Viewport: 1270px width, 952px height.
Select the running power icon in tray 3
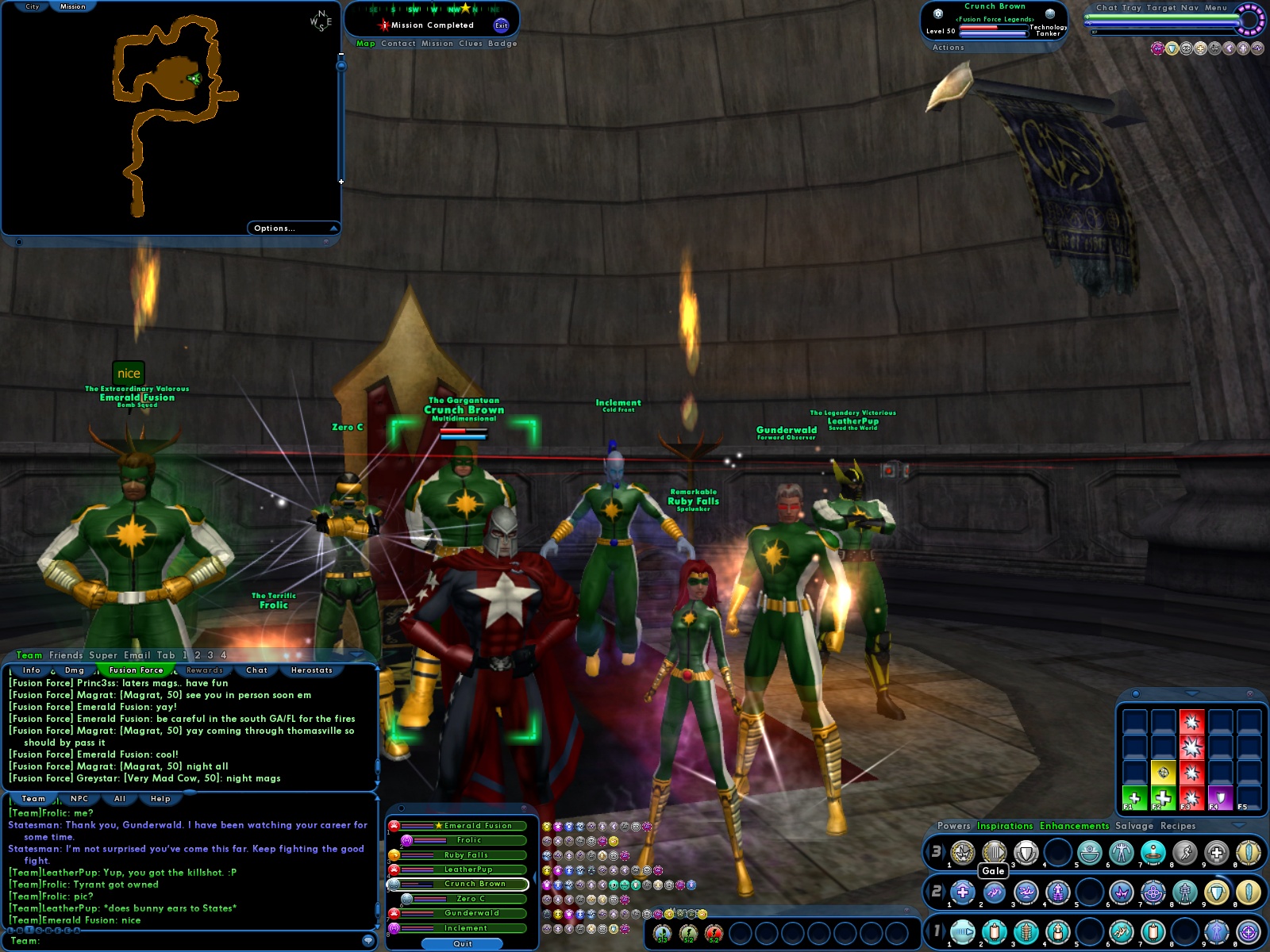(x=1186, y=853)
